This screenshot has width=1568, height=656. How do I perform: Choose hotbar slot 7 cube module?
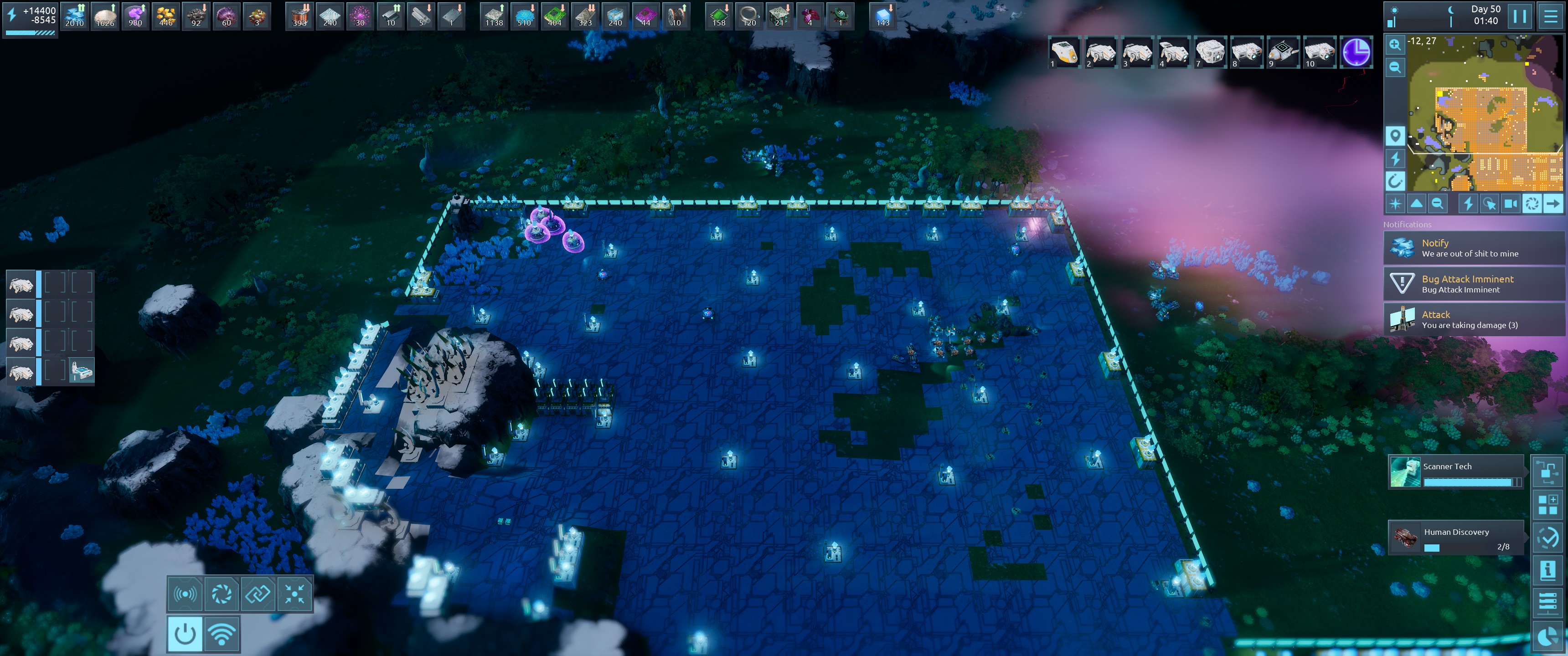click(1209, 52)
